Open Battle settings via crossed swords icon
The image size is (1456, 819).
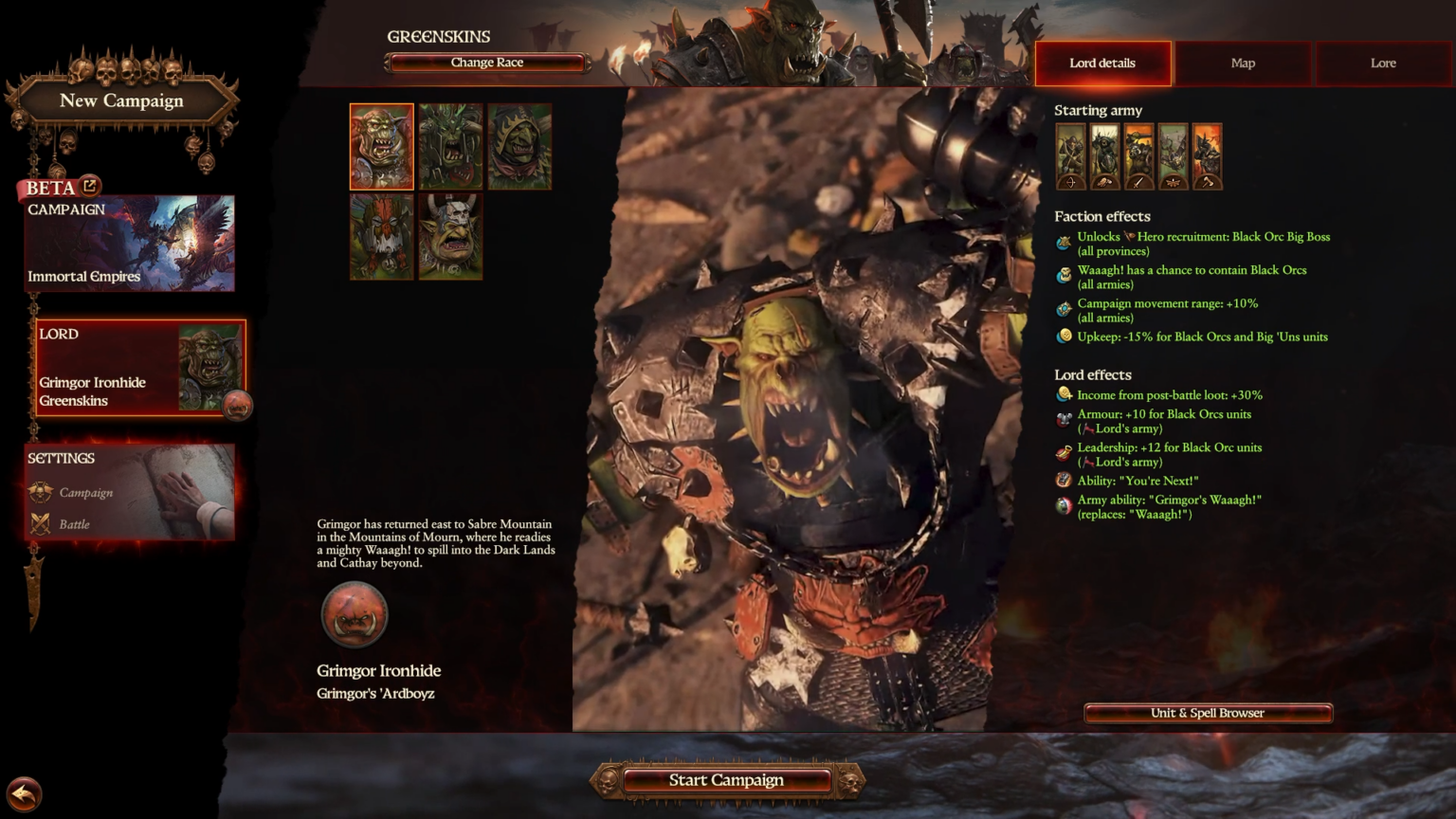pyautogui.click(x=39, y=520)
